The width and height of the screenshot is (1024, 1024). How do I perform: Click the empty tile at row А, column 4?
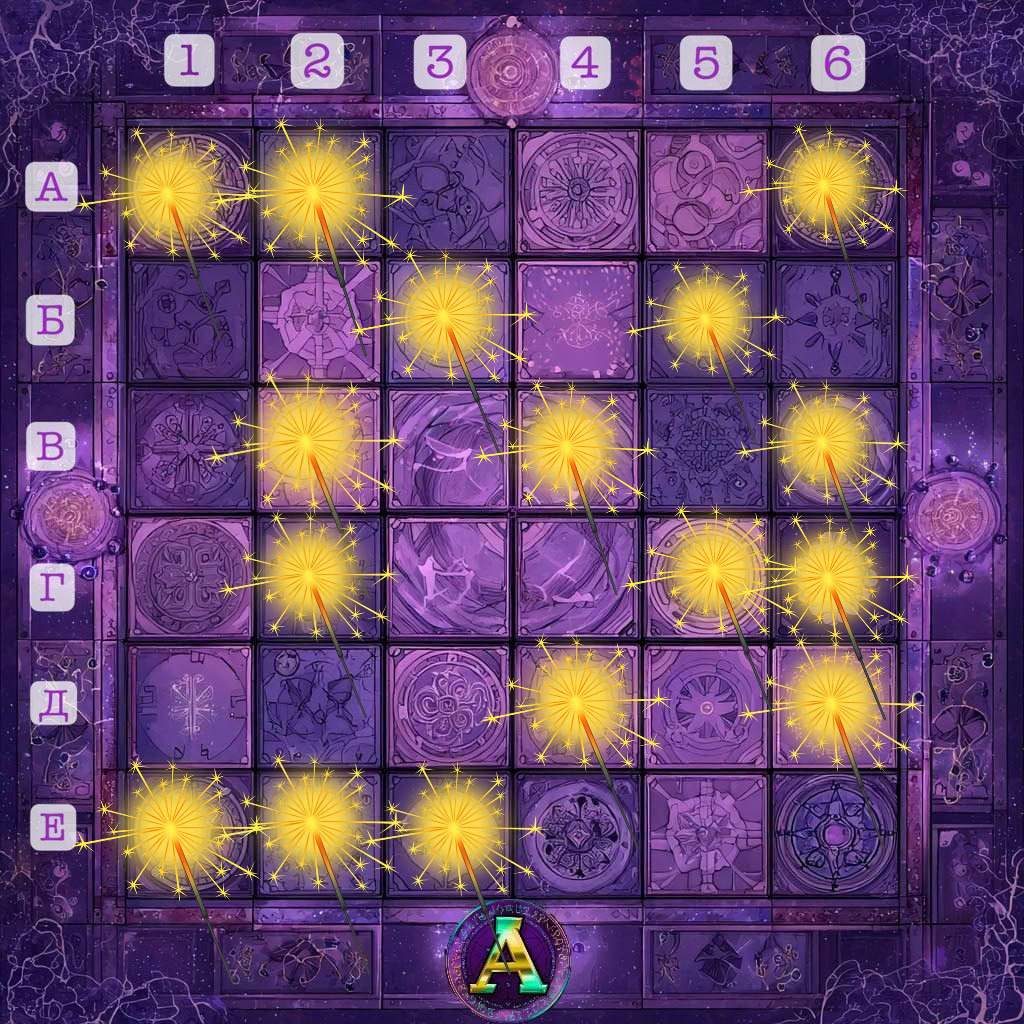coord(576,190)
